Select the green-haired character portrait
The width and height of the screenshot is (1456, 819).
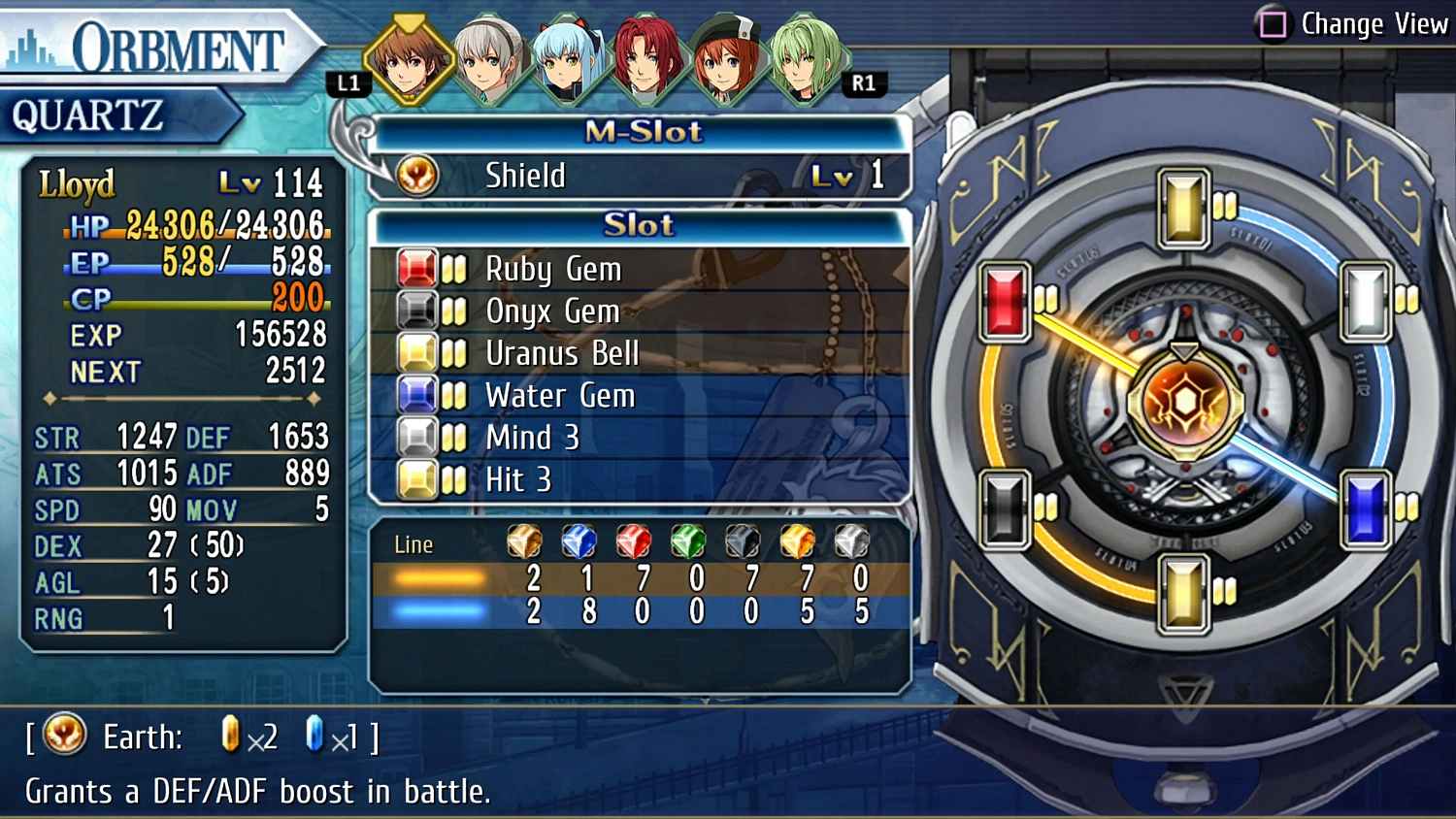[807, 58]
